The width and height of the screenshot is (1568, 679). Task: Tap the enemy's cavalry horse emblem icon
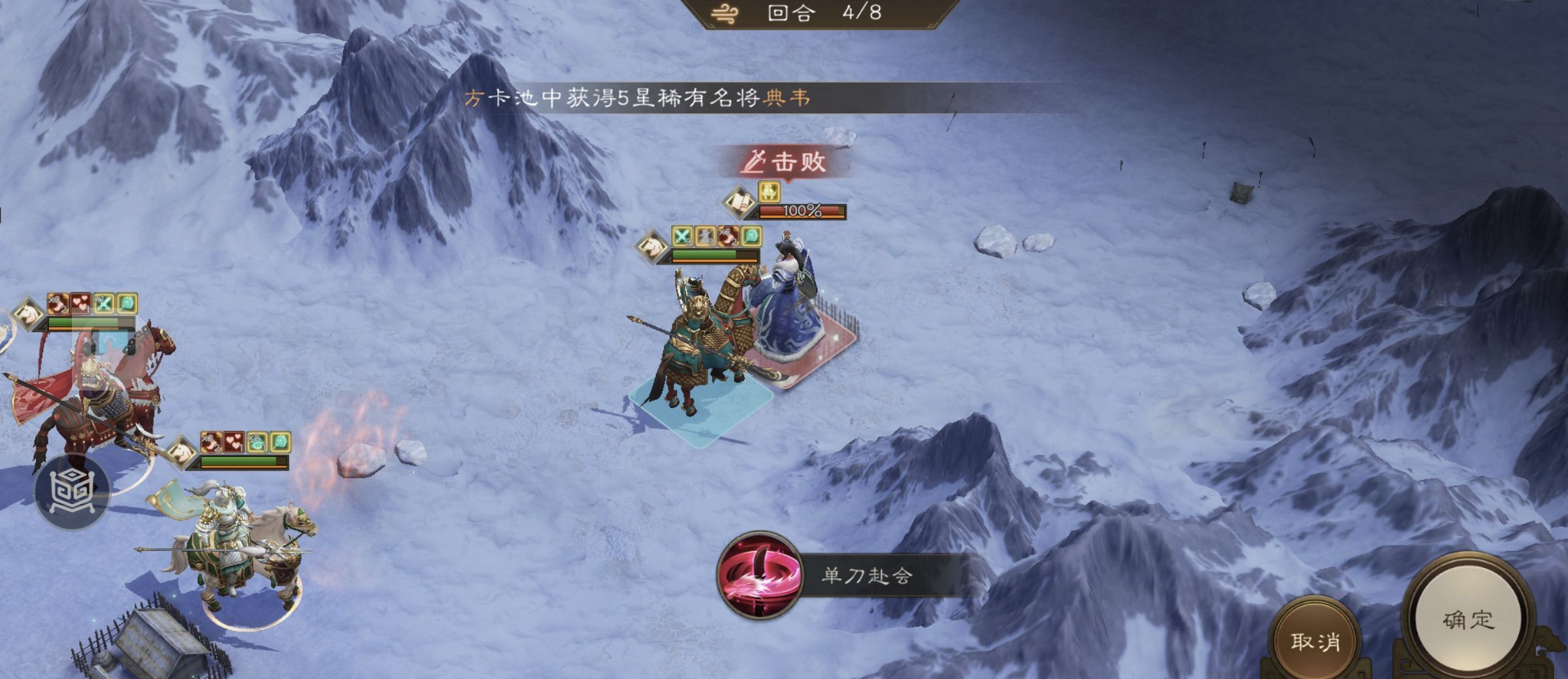[x=652, y=247]
